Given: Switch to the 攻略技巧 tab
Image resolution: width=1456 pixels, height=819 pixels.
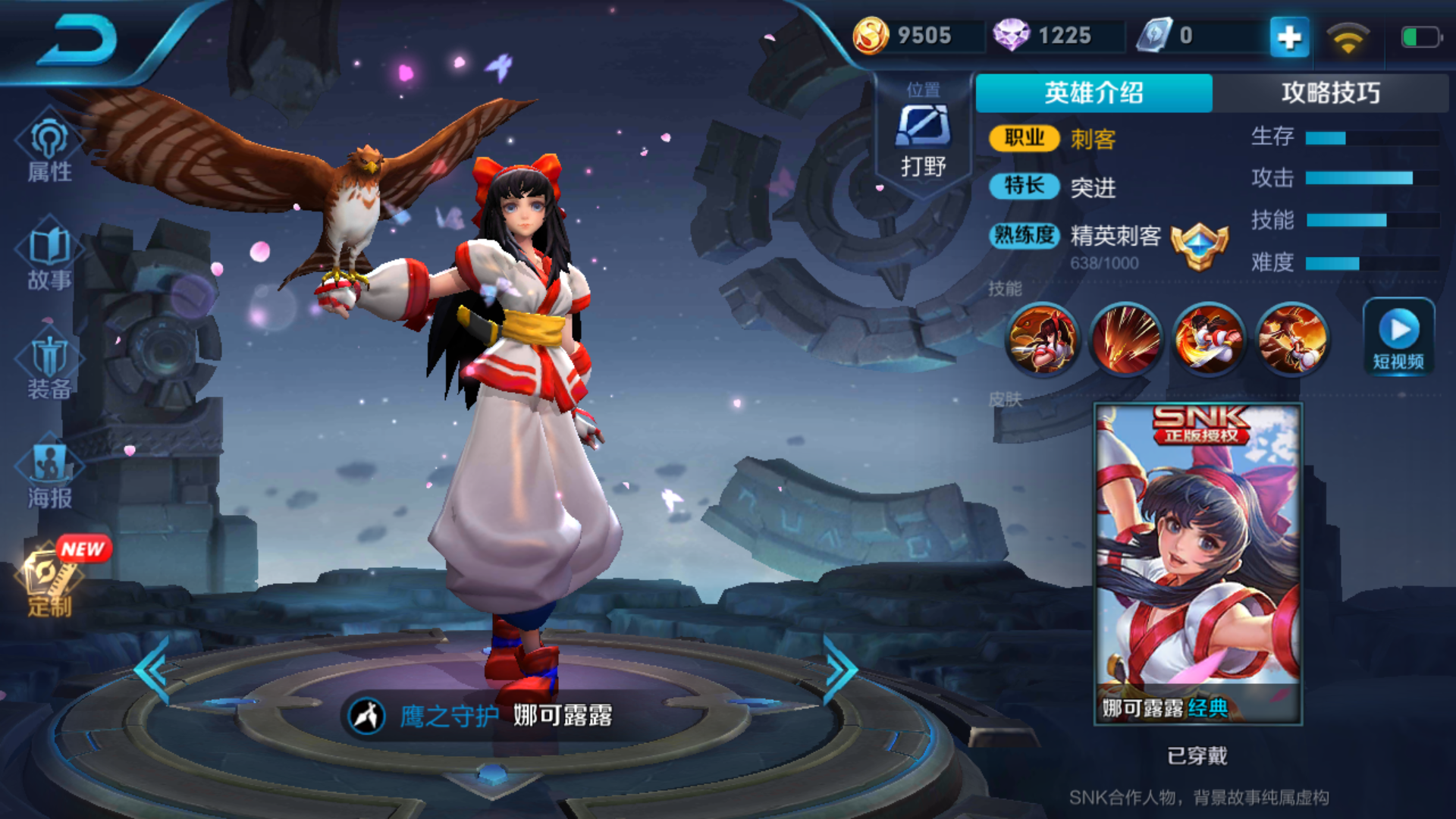Looking at the screenshot, I should pyautogui.click(x=1330, y=93).
